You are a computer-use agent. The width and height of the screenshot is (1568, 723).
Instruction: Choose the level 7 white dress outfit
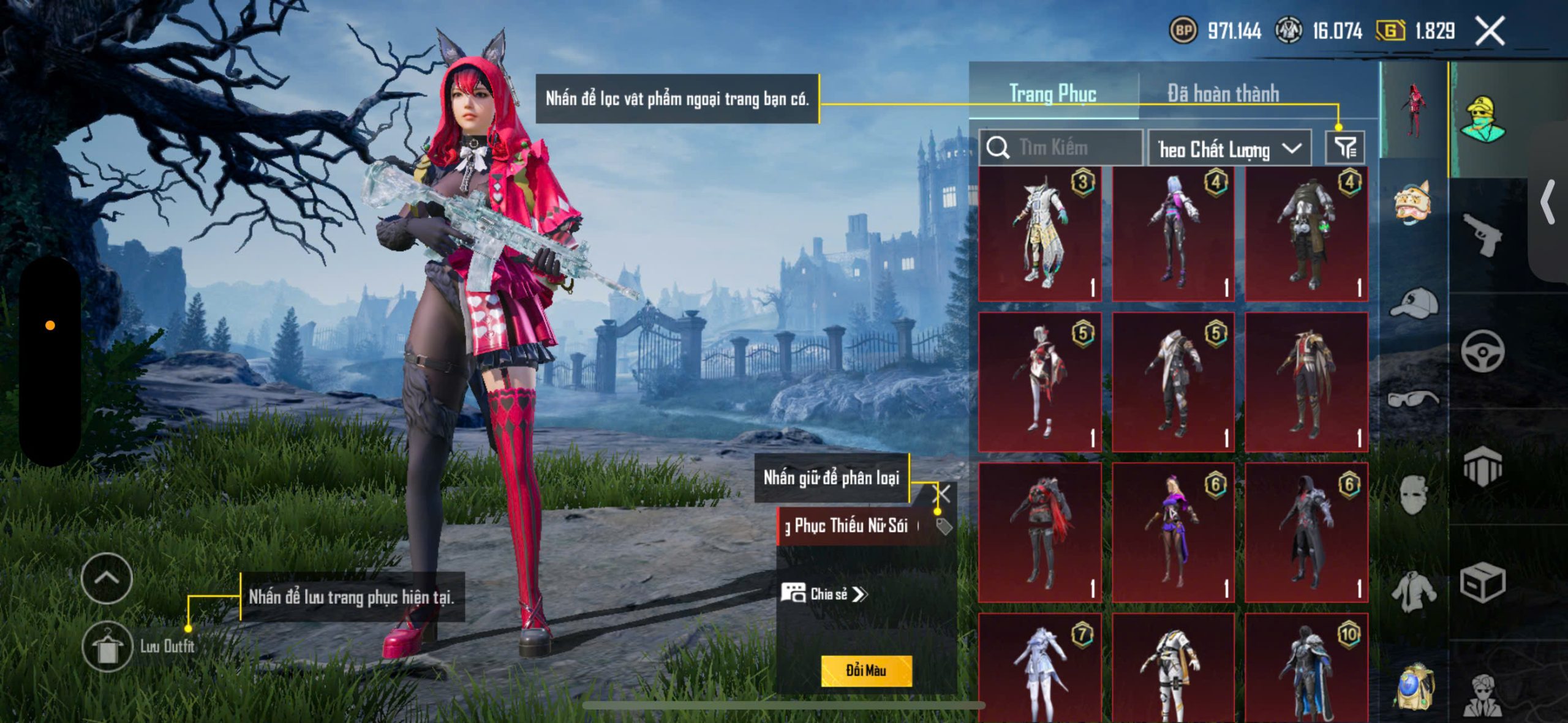click(1039, 669)
